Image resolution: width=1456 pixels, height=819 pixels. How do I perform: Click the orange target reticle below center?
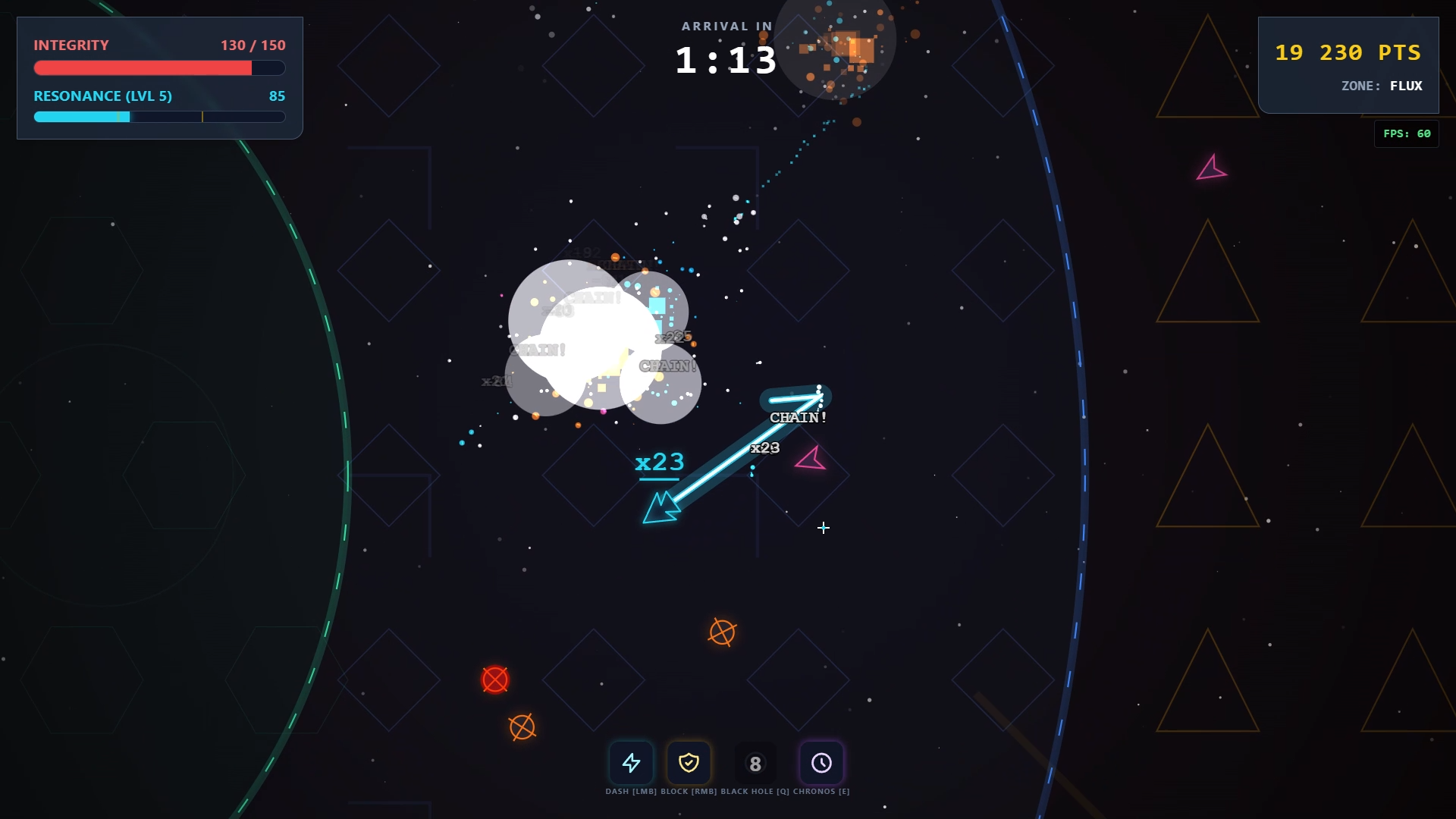click(723, 632)
